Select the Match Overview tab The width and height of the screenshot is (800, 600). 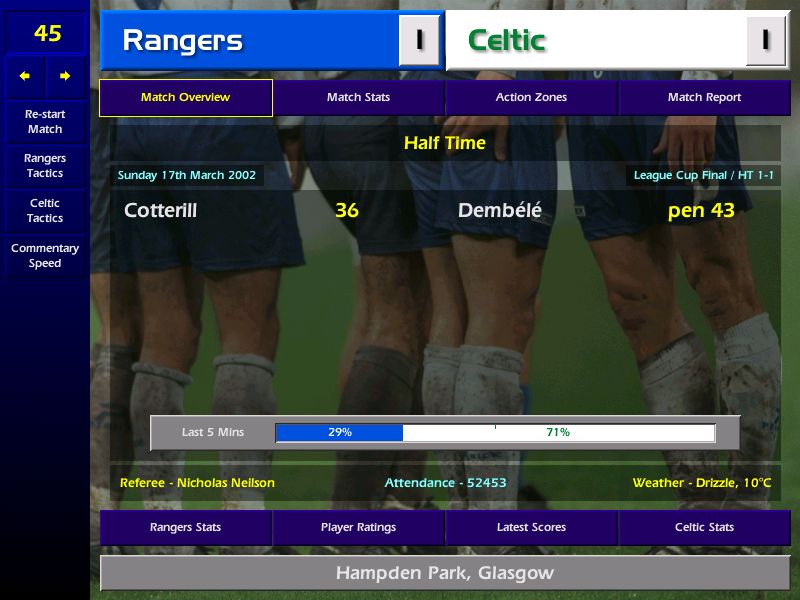click(185, 98)
